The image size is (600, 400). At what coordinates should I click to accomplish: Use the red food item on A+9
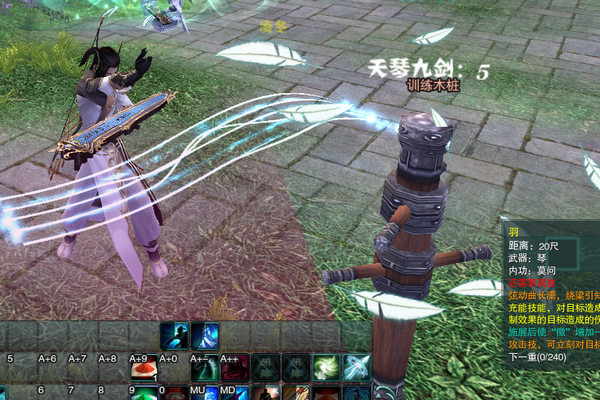pyautogui.click(x=144, y=367)
